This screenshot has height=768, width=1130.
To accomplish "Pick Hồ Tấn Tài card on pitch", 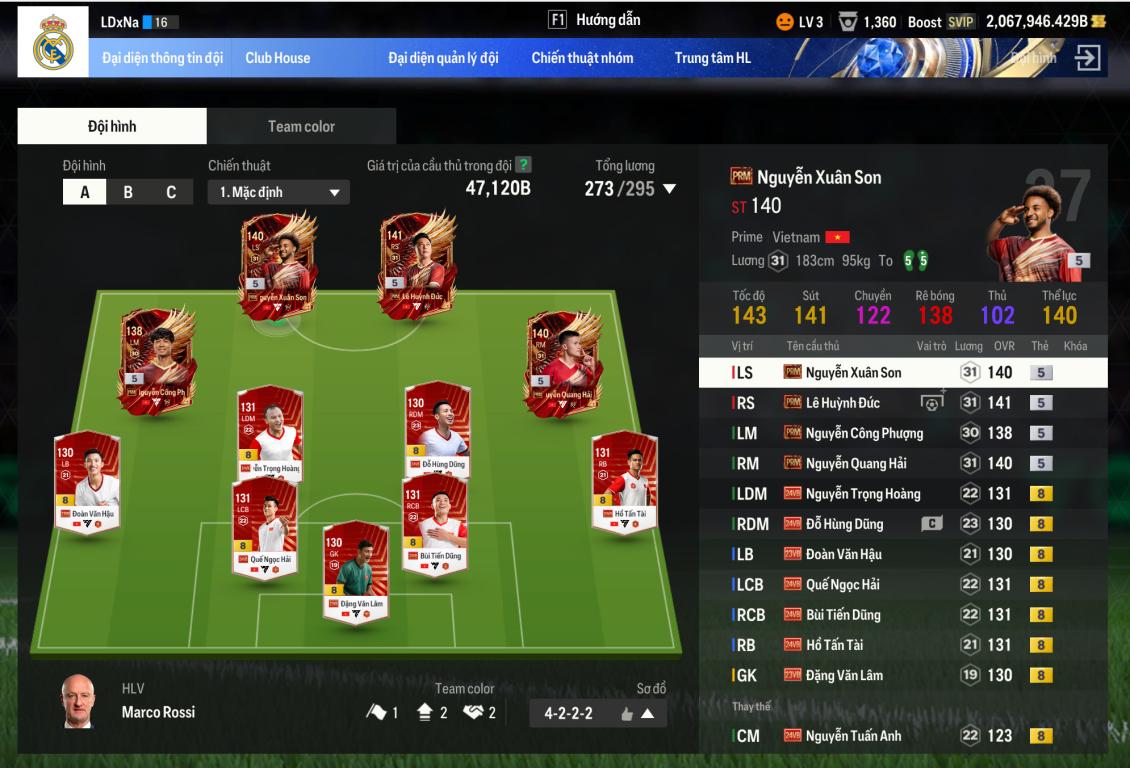I will click(x=623, y=482).
